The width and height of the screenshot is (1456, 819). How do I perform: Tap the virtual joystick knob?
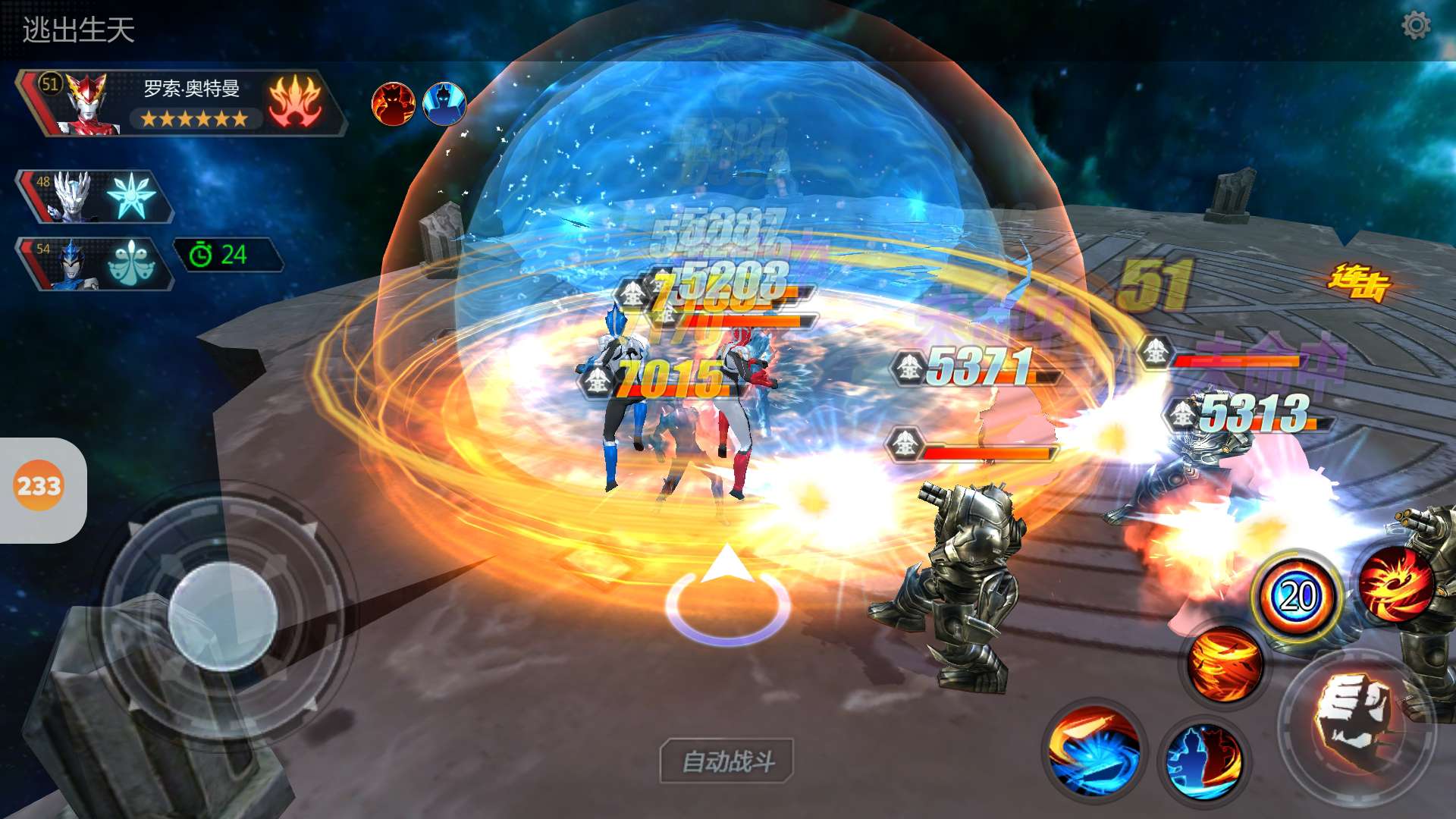click(221, 615)
